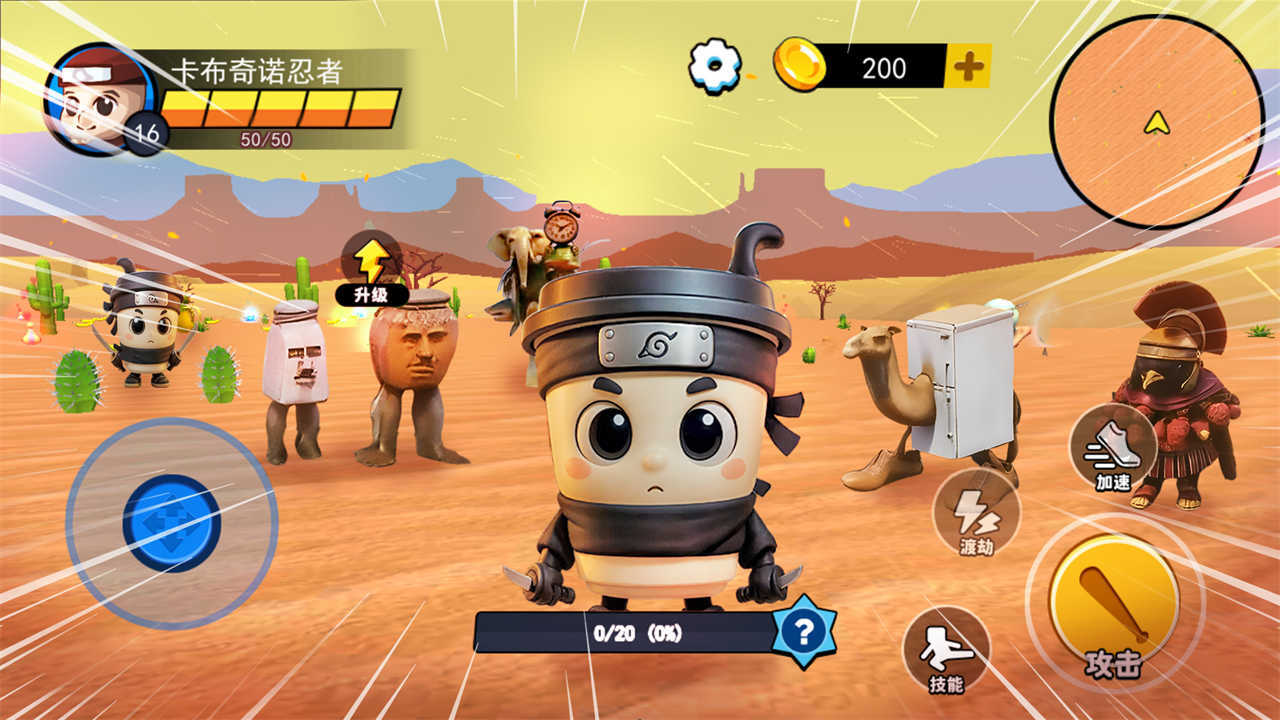Tap the blue virtual joystick knob

click(x=171, y=522)
